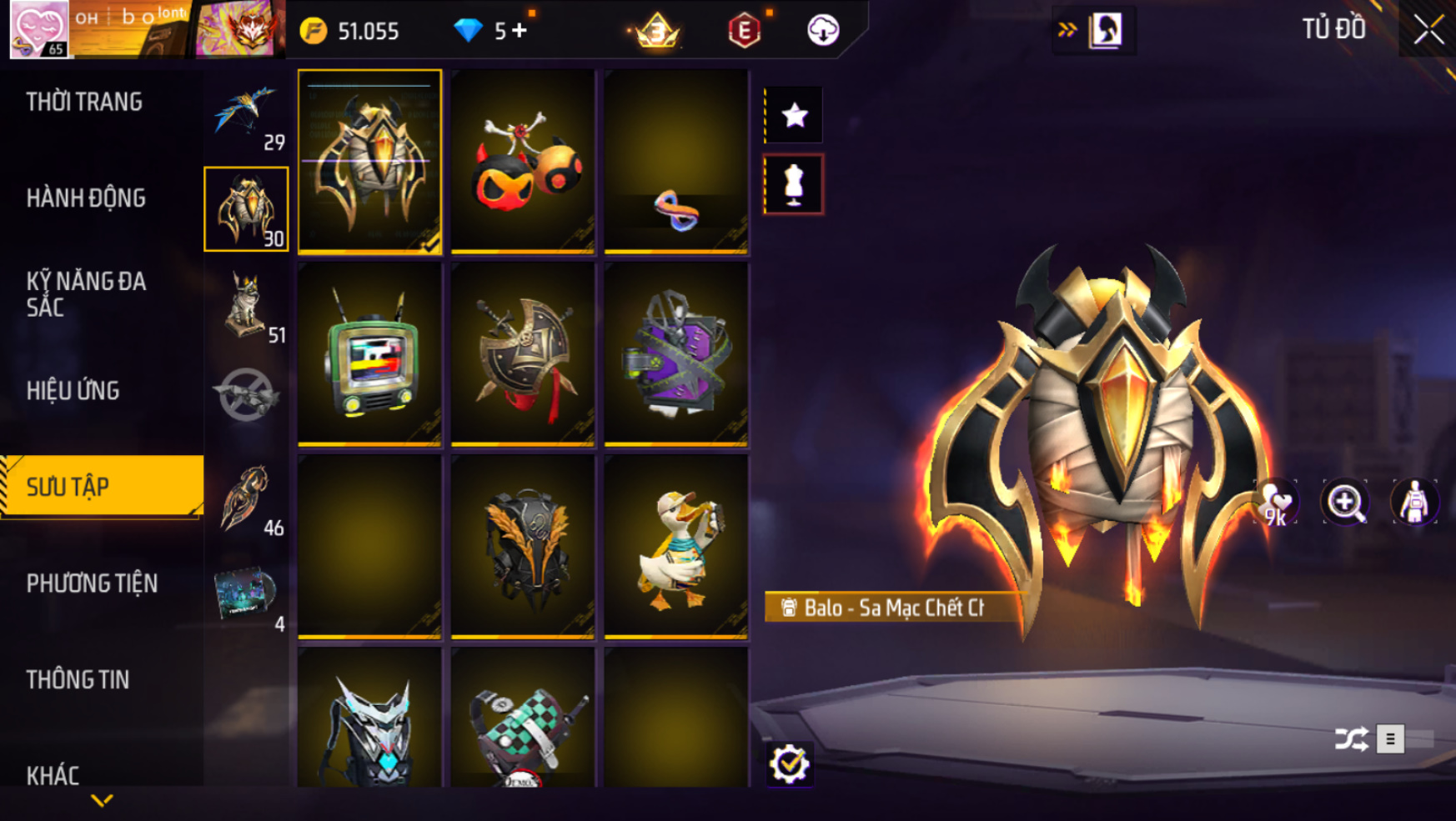
Task: Switch to the Hành Động tab
Action: [86, 198]
